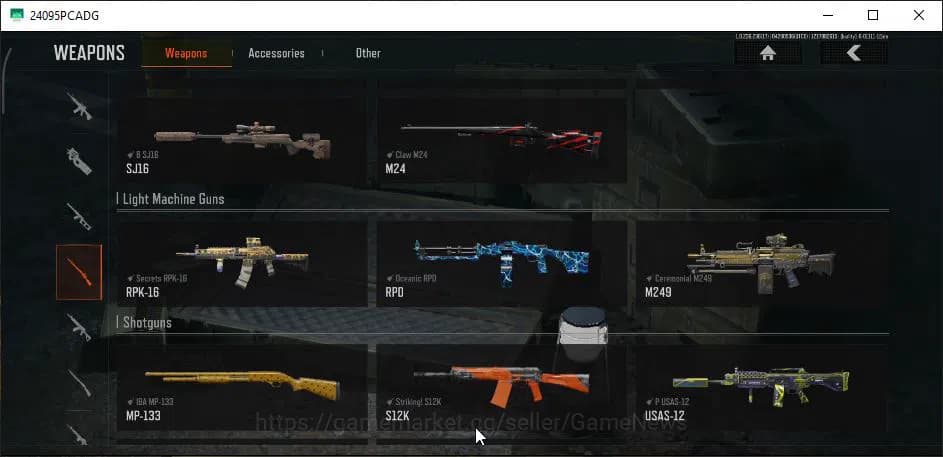The width and height of the screenshot is (943, 457).
Task: Go to the home screen via house icon
Action: pyautogui.click(x=768, y=54)
